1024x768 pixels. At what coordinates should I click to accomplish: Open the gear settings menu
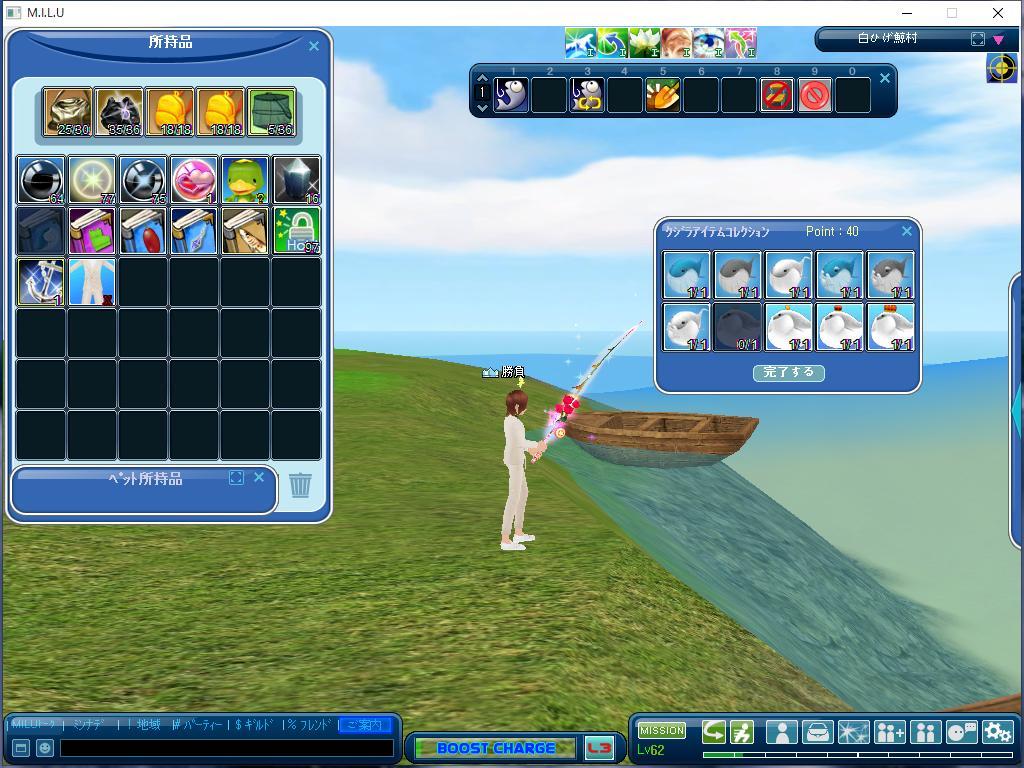[x=997, y=732]
